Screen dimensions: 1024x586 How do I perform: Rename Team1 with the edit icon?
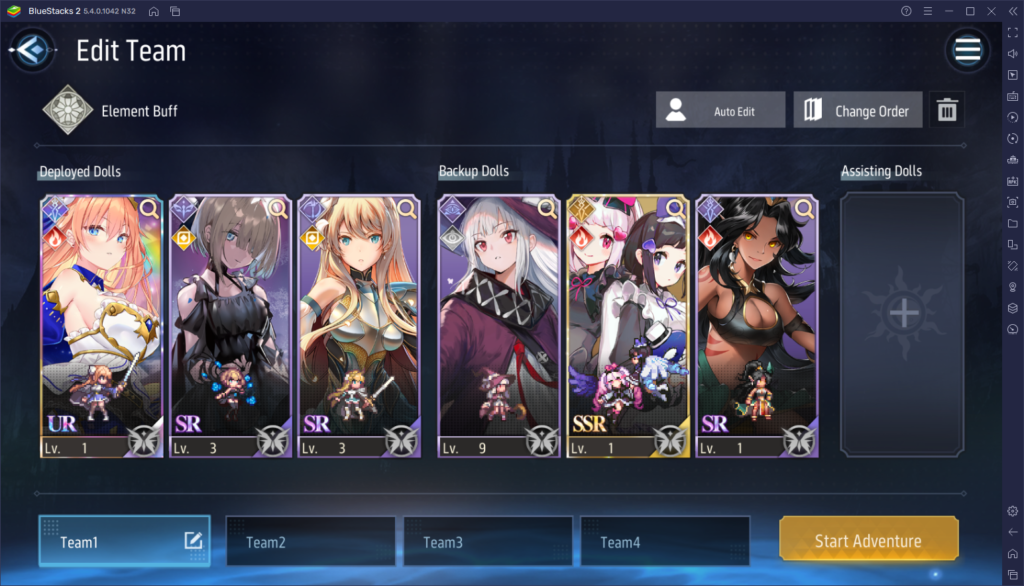[194, 541]
